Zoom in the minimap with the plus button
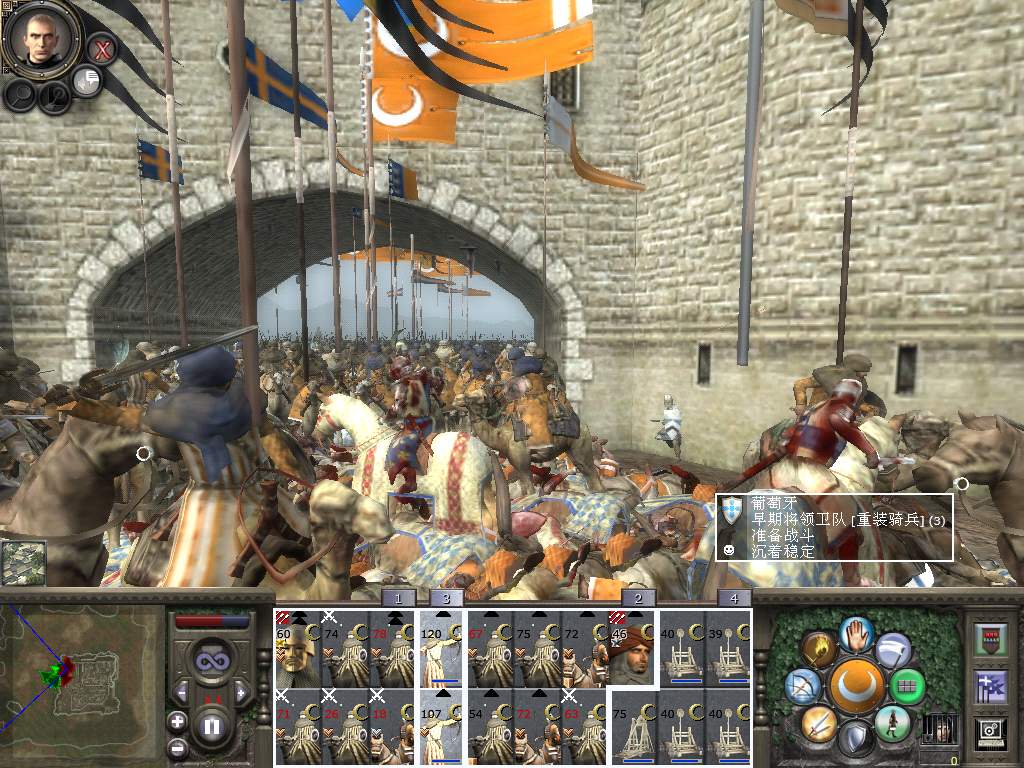Image resolution: width=1024 pixels, height=768 pixels. (x=177, y=720)
